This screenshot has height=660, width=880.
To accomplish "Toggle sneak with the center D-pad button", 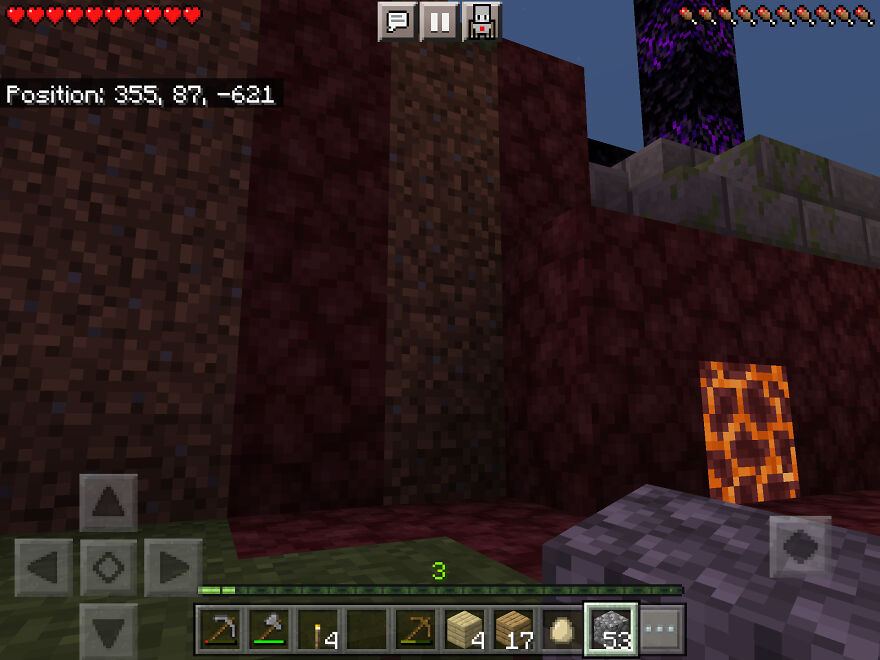I will 108,567.
